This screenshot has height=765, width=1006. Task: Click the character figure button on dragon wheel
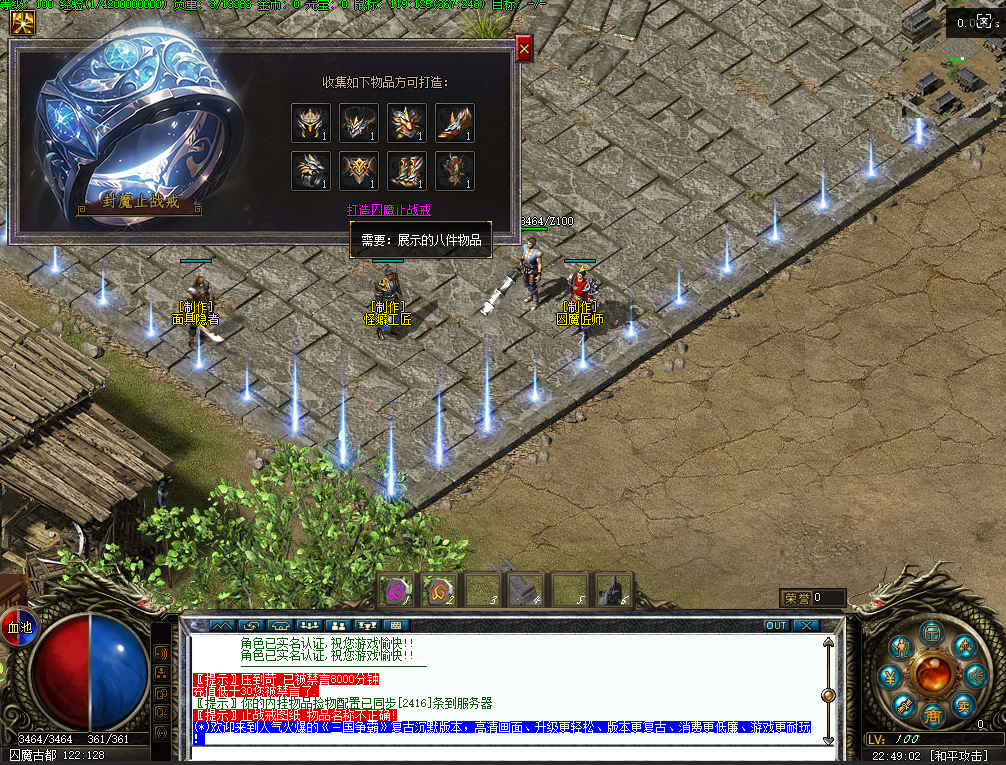pos(902,647)
